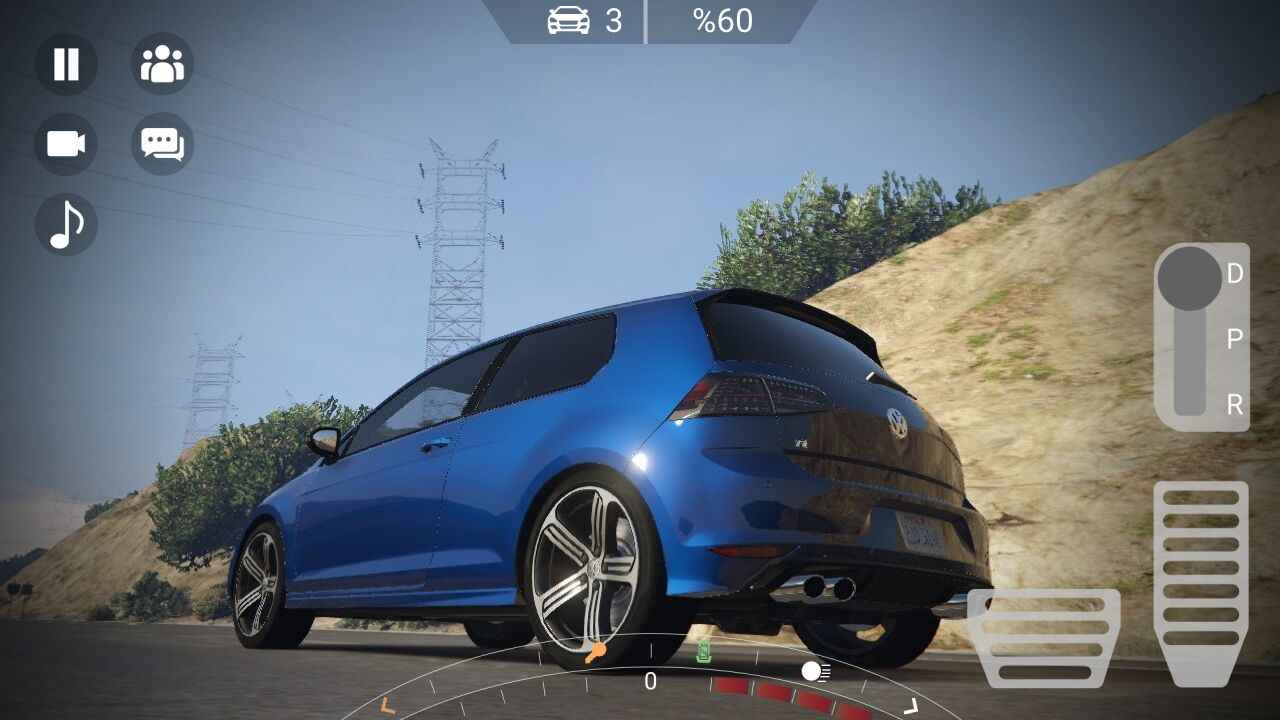
Task: Click the green engine status icon
Action: [703, 652]
